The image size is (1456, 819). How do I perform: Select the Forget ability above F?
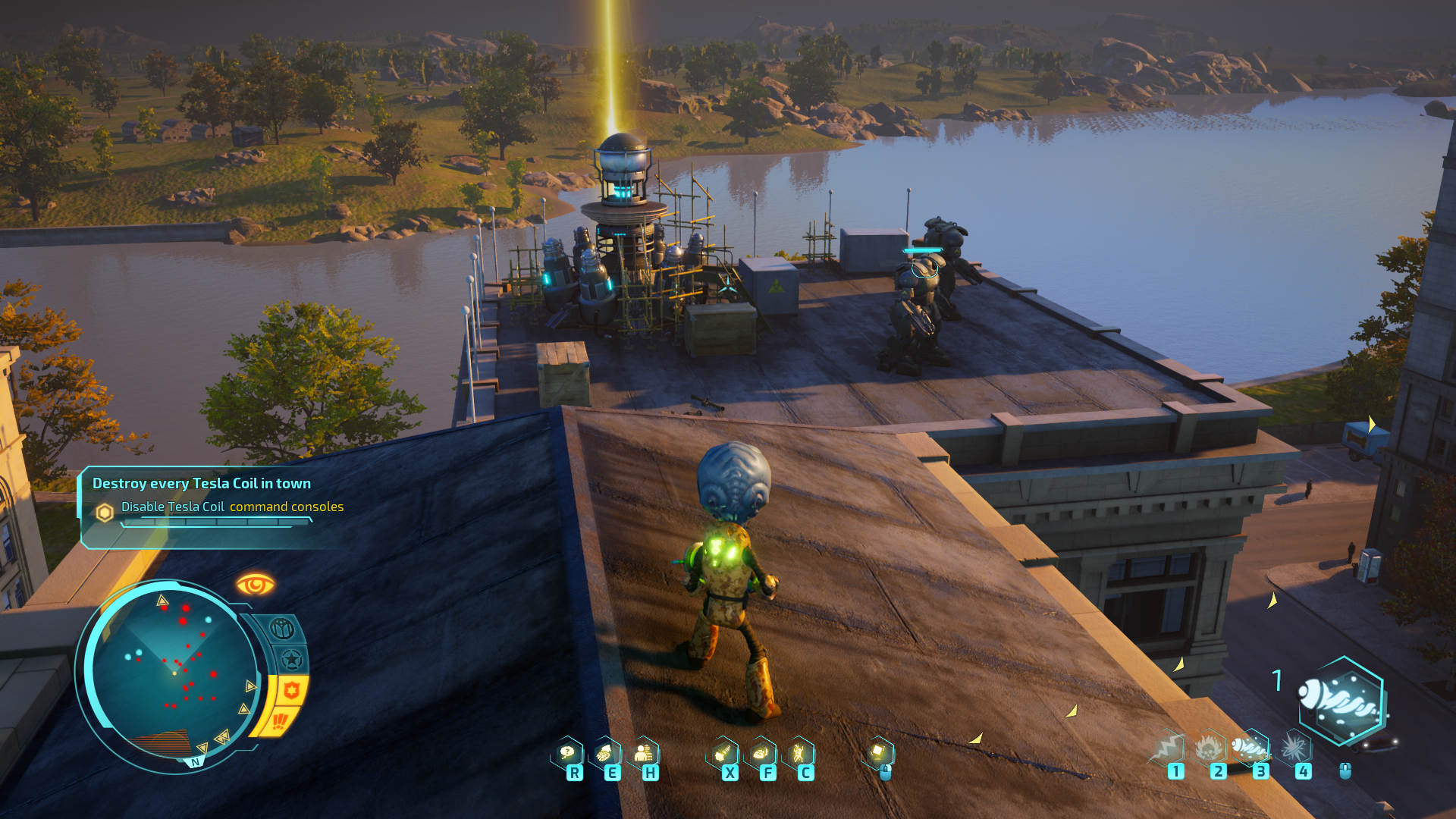761,753
